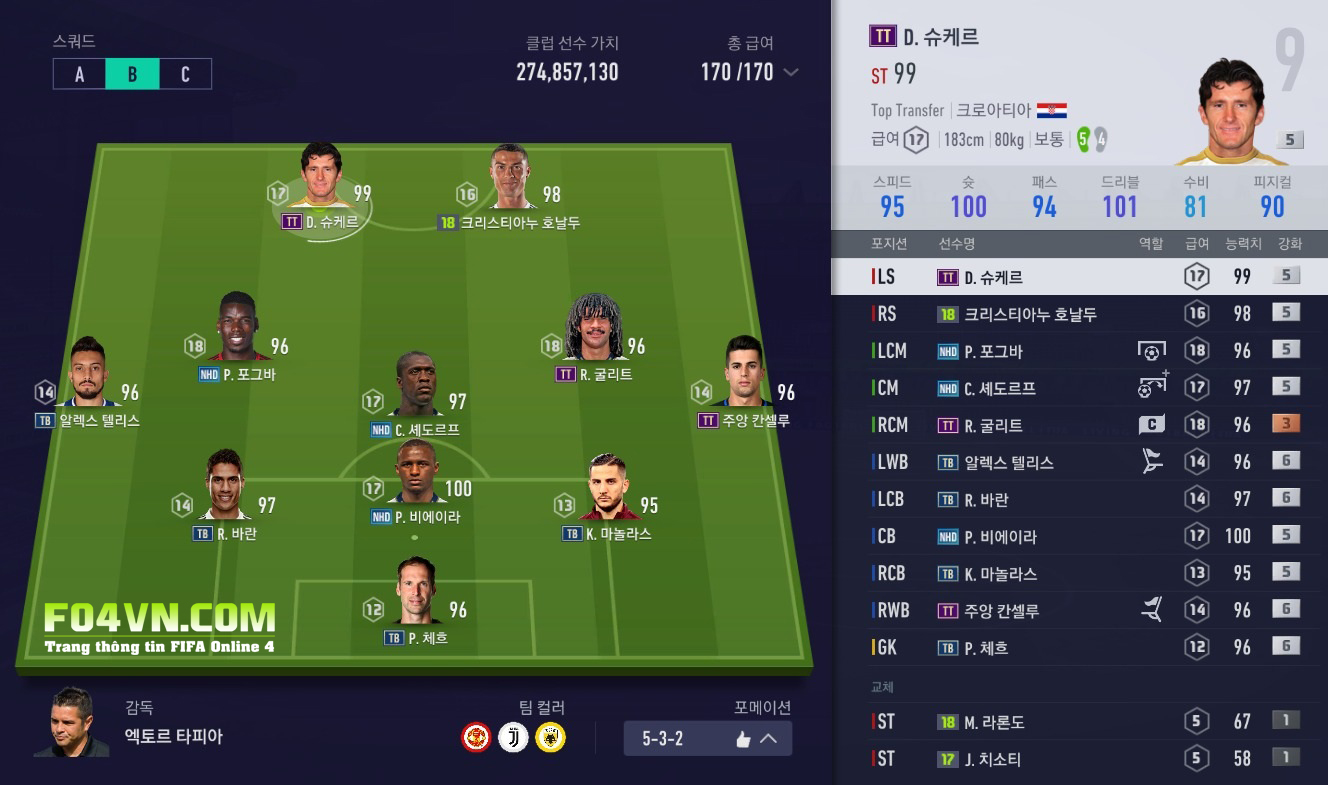Pick the GK P. Cech list row
The height and width of the screenshot is (785, 1328).
[x=1080, y=647]
